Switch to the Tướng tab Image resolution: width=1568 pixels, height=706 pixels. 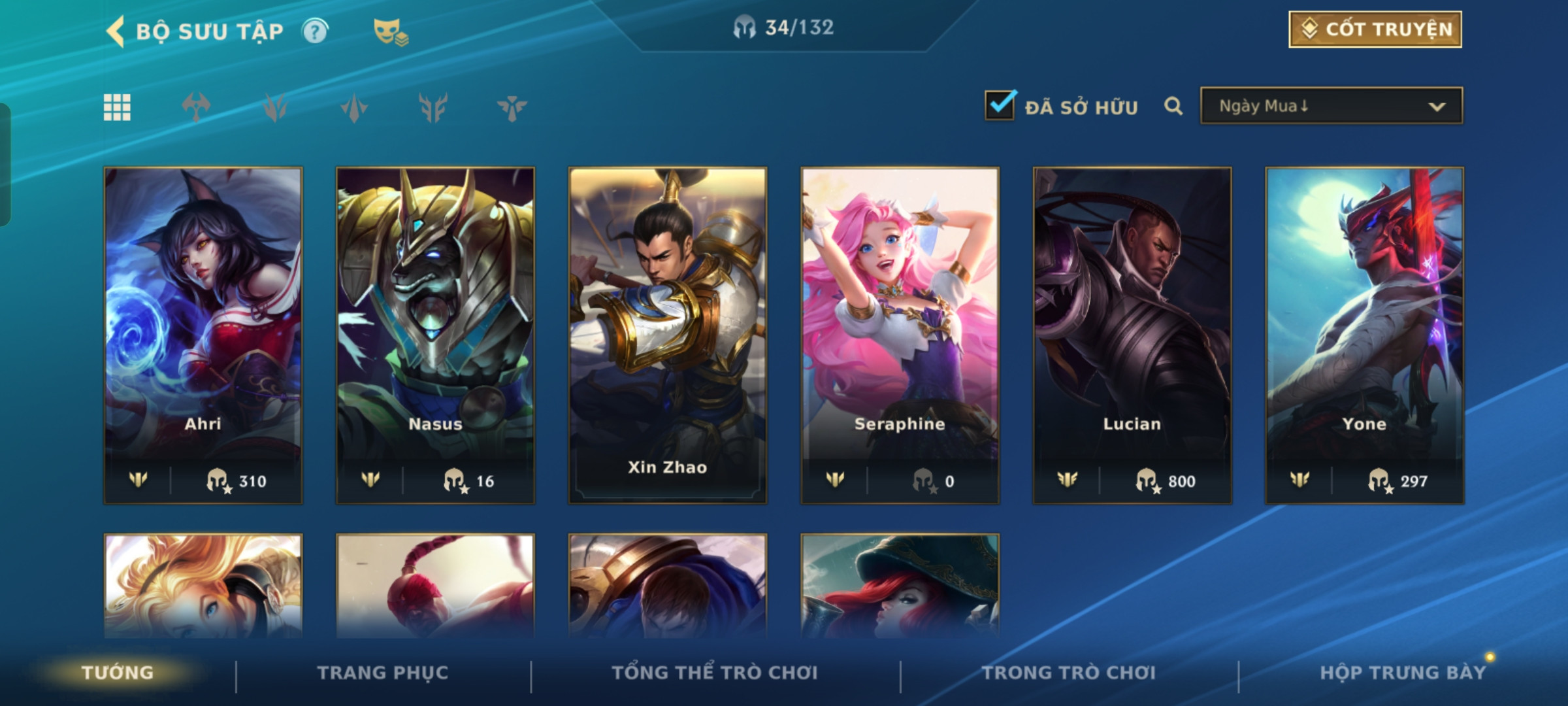(118, 673)
